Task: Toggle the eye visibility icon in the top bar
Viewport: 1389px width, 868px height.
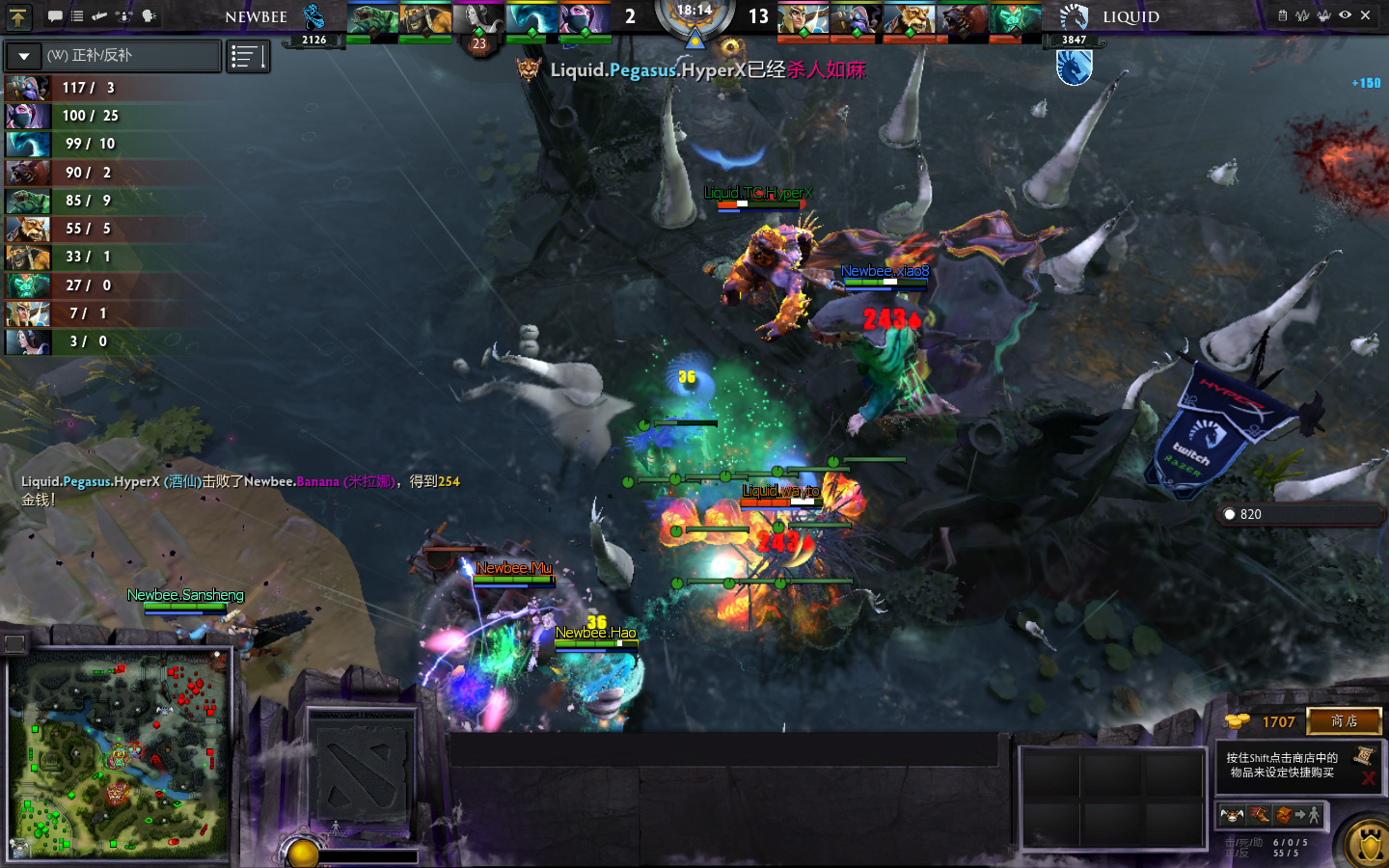Action: coord(1345,15)
